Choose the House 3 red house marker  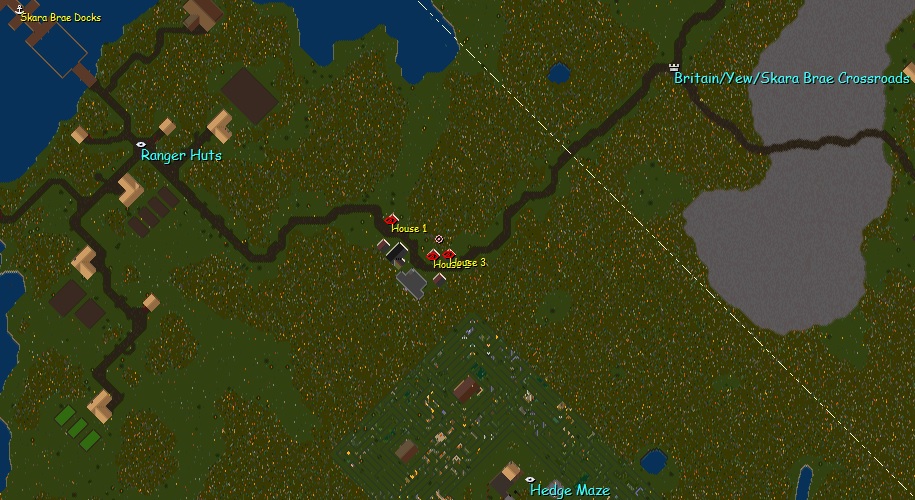(x=449, y=253)
